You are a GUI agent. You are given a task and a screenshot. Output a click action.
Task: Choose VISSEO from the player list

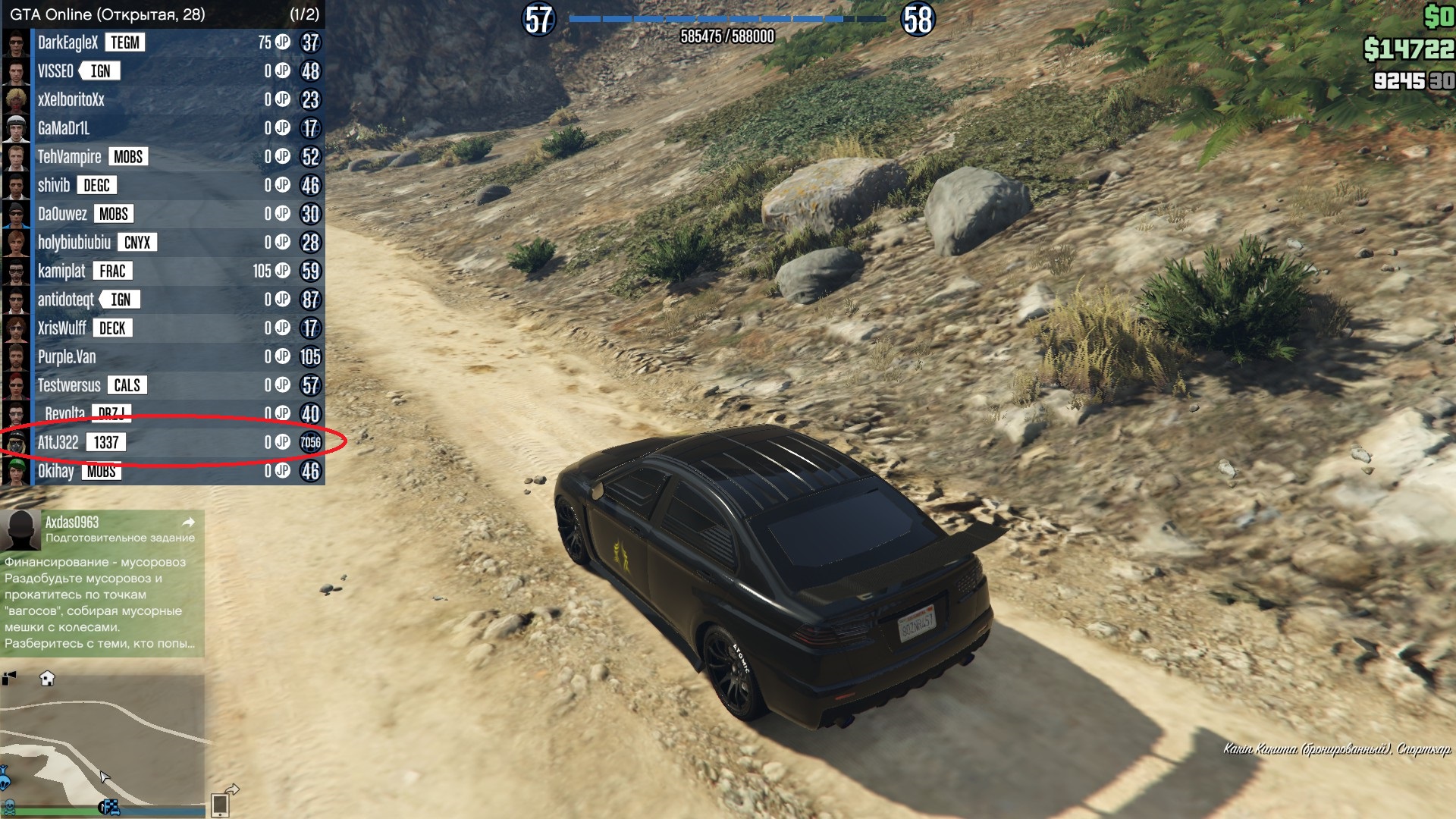tap(163, 71)
